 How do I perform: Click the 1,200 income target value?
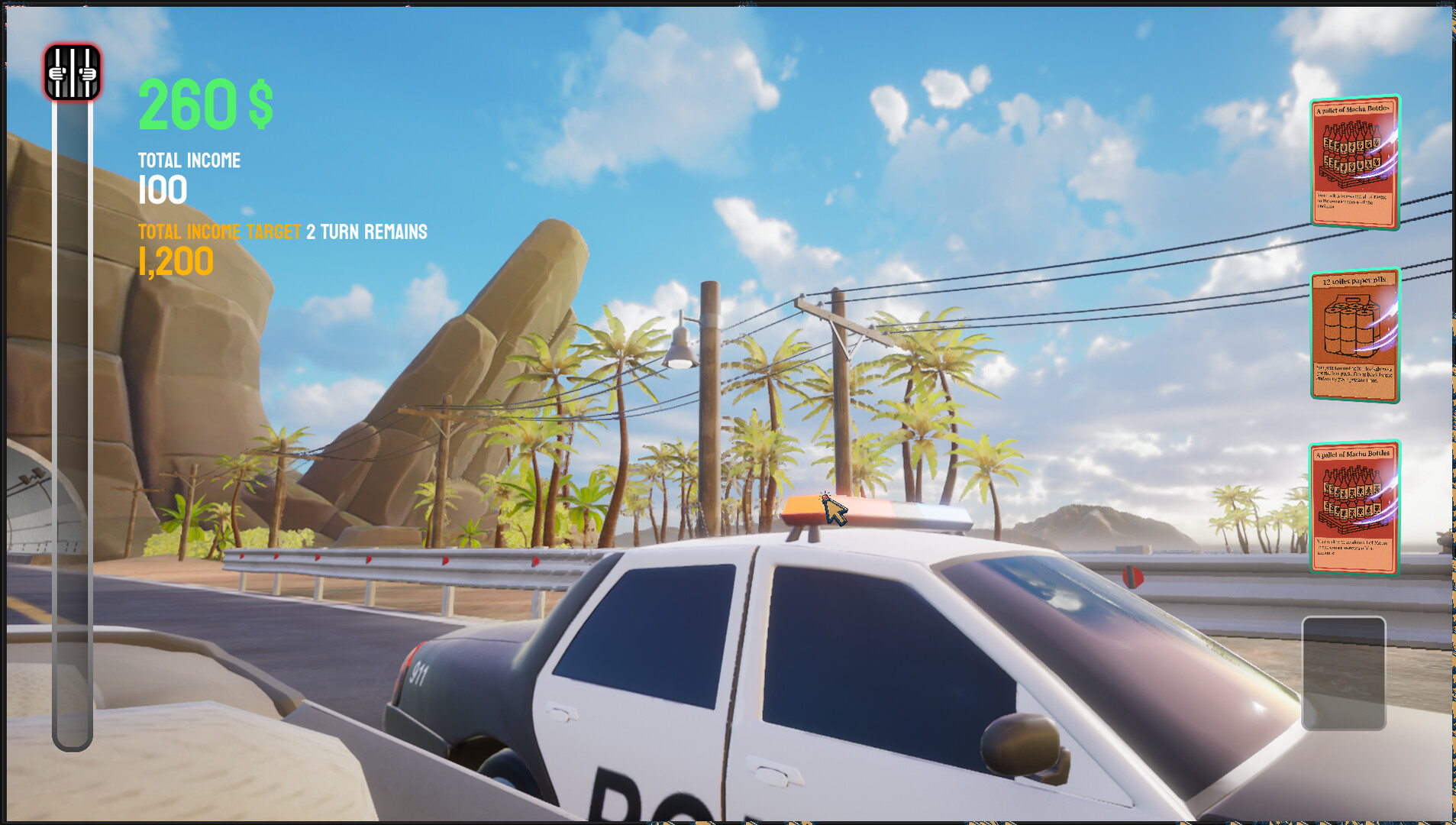pos(174,260)
